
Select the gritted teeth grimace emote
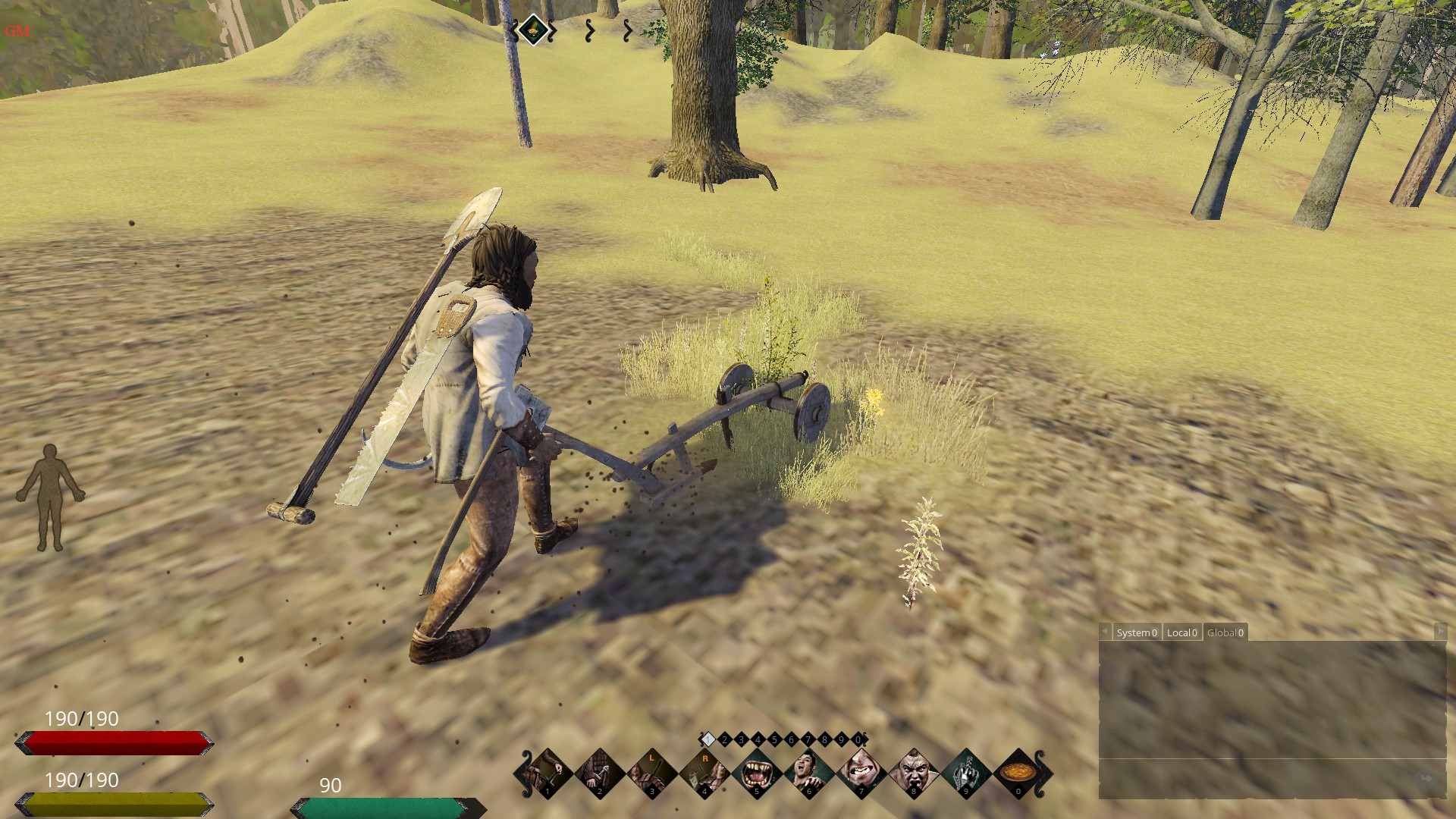(861, 773)
